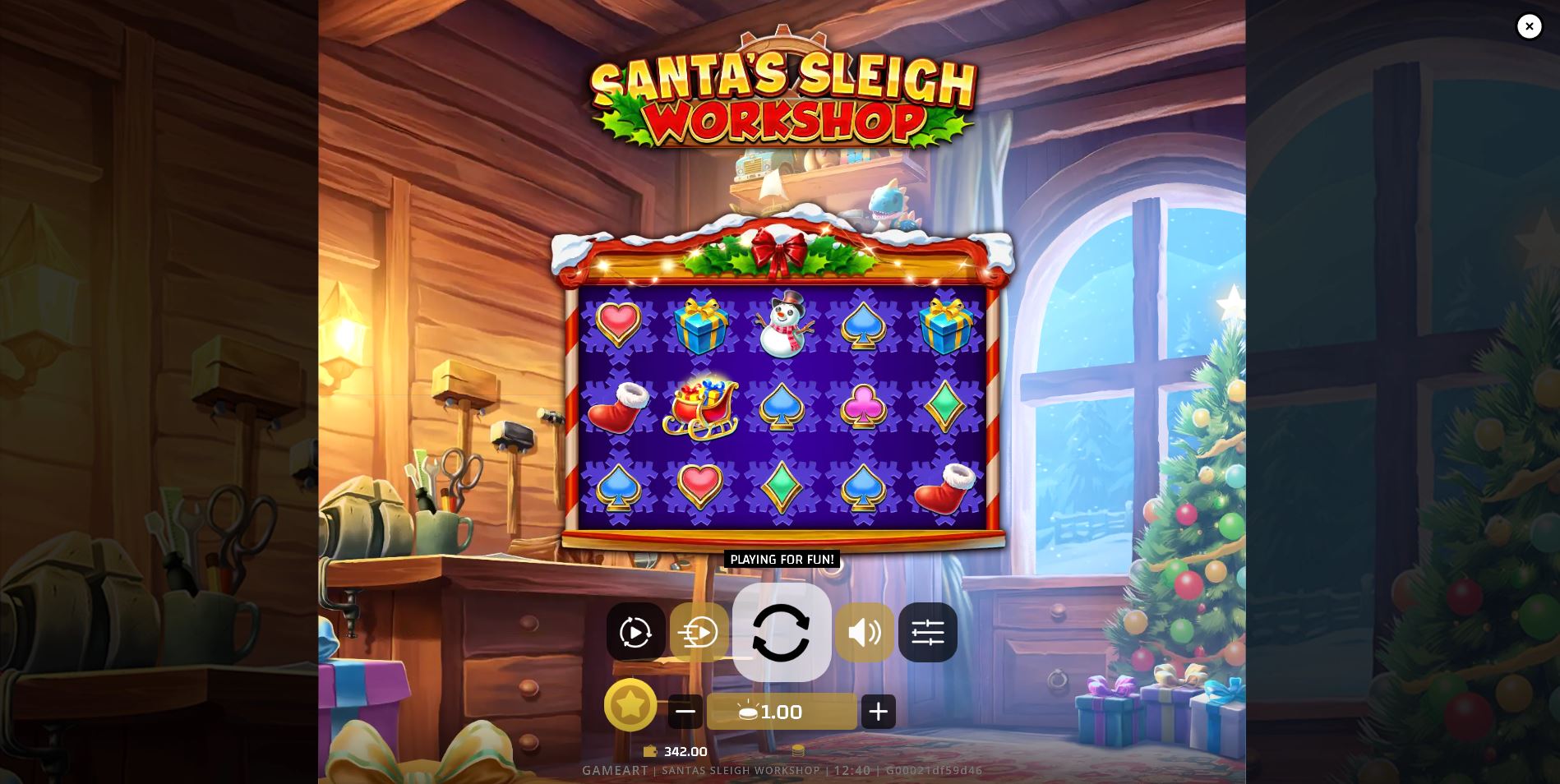Click the SANTAS SLEIGH WORKSHOP footer text
This screenshot has height=784, width=1560.
click(741, 770)
